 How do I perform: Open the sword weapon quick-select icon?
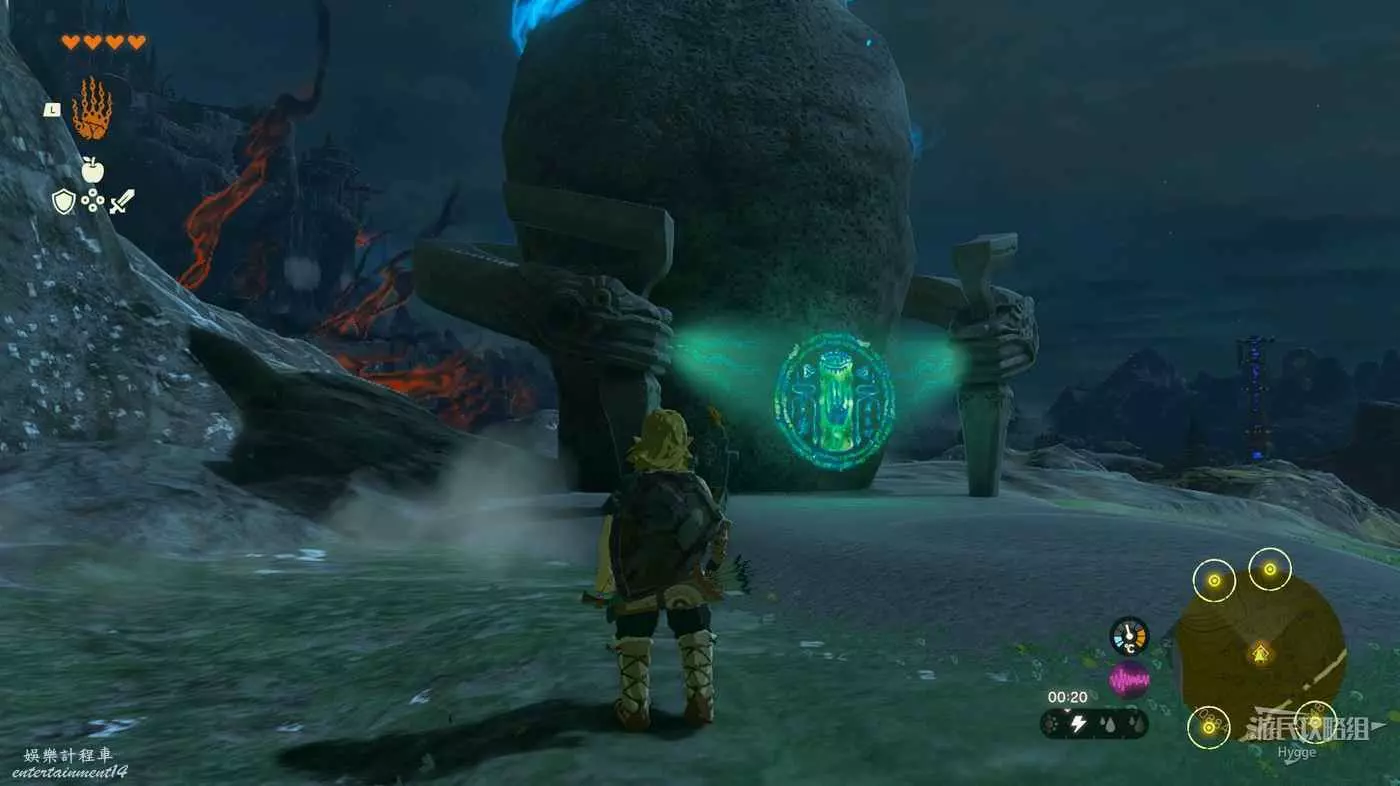click(x=121, y=202)
